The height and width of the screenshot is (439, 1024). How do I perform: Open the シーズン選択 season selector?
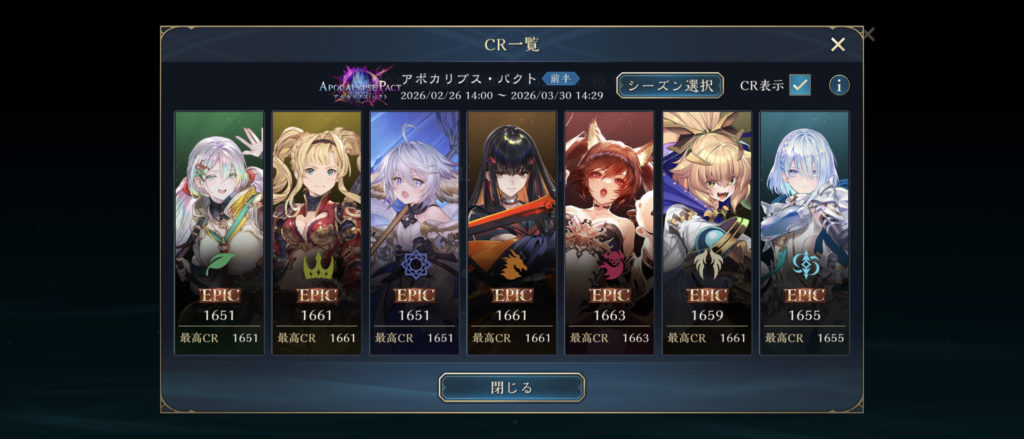[669, 85]
